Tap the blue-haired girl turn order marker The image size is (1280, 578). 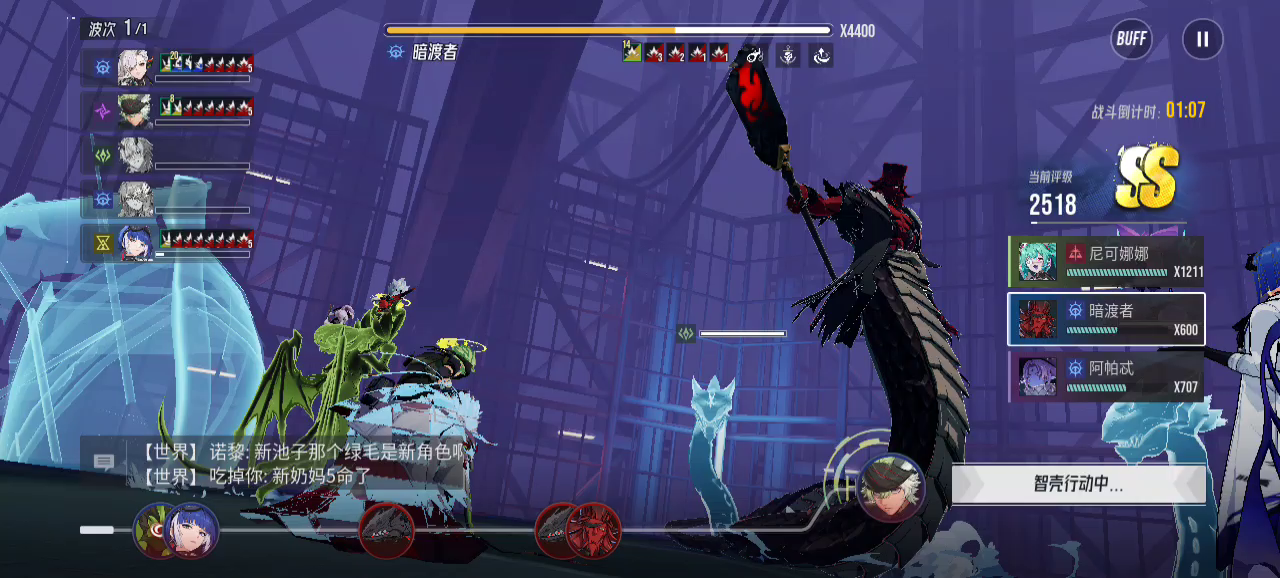click(191, 530)
